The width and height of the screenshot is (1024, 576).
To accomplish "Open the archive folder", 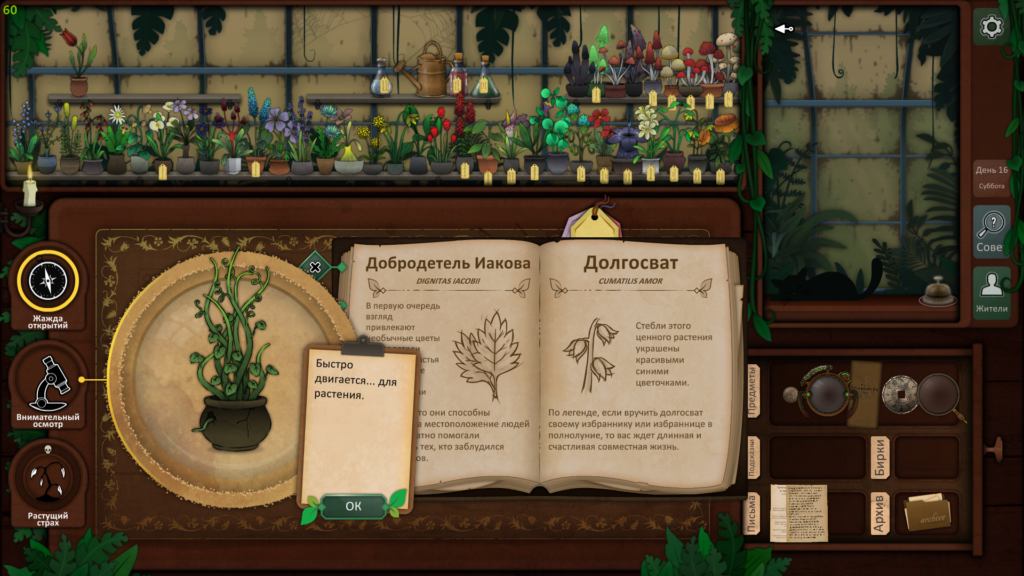I will coord(926,513).
